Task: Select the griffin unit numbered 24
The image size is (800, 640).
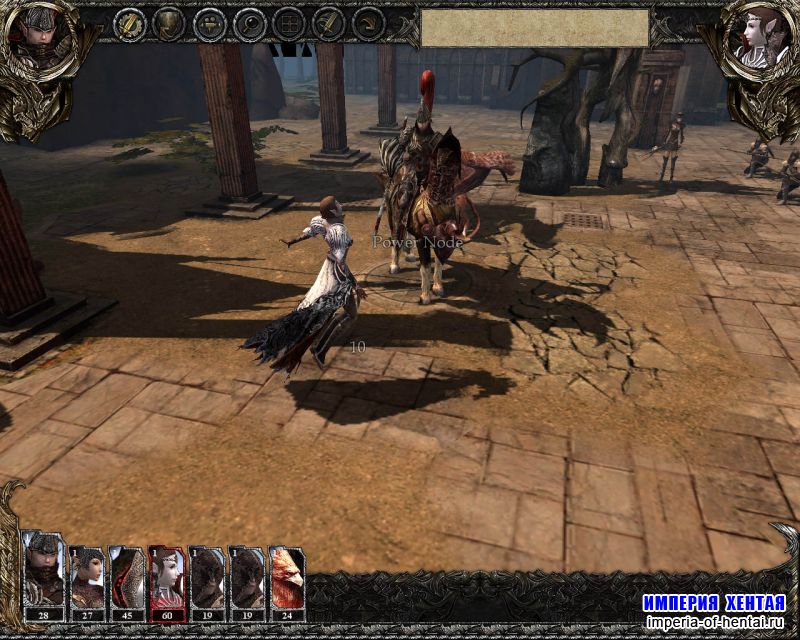Action: (287, 577)
